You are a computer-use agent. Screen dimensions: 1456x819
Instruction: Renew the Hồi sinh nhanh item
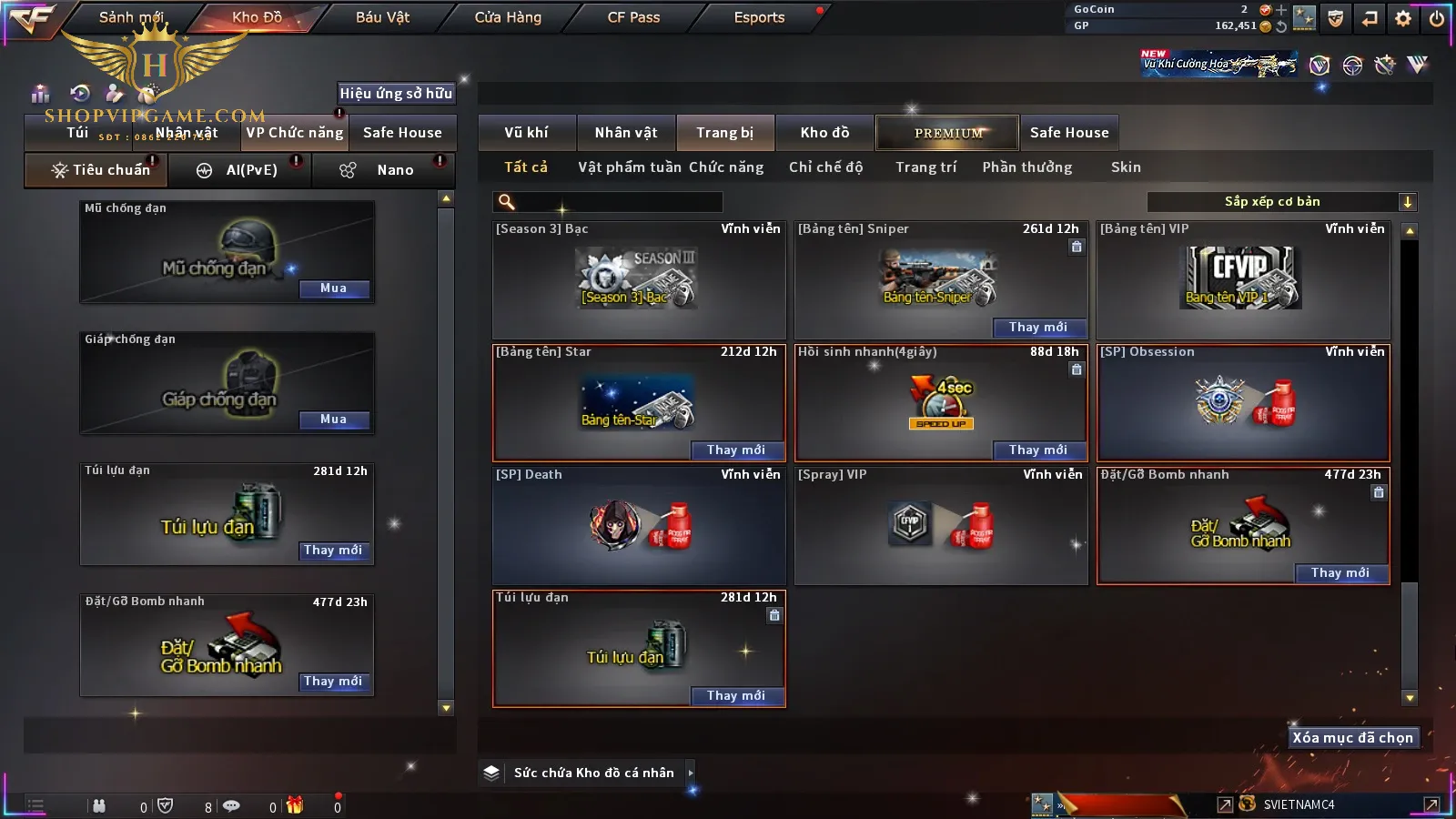click(1037, 450)
